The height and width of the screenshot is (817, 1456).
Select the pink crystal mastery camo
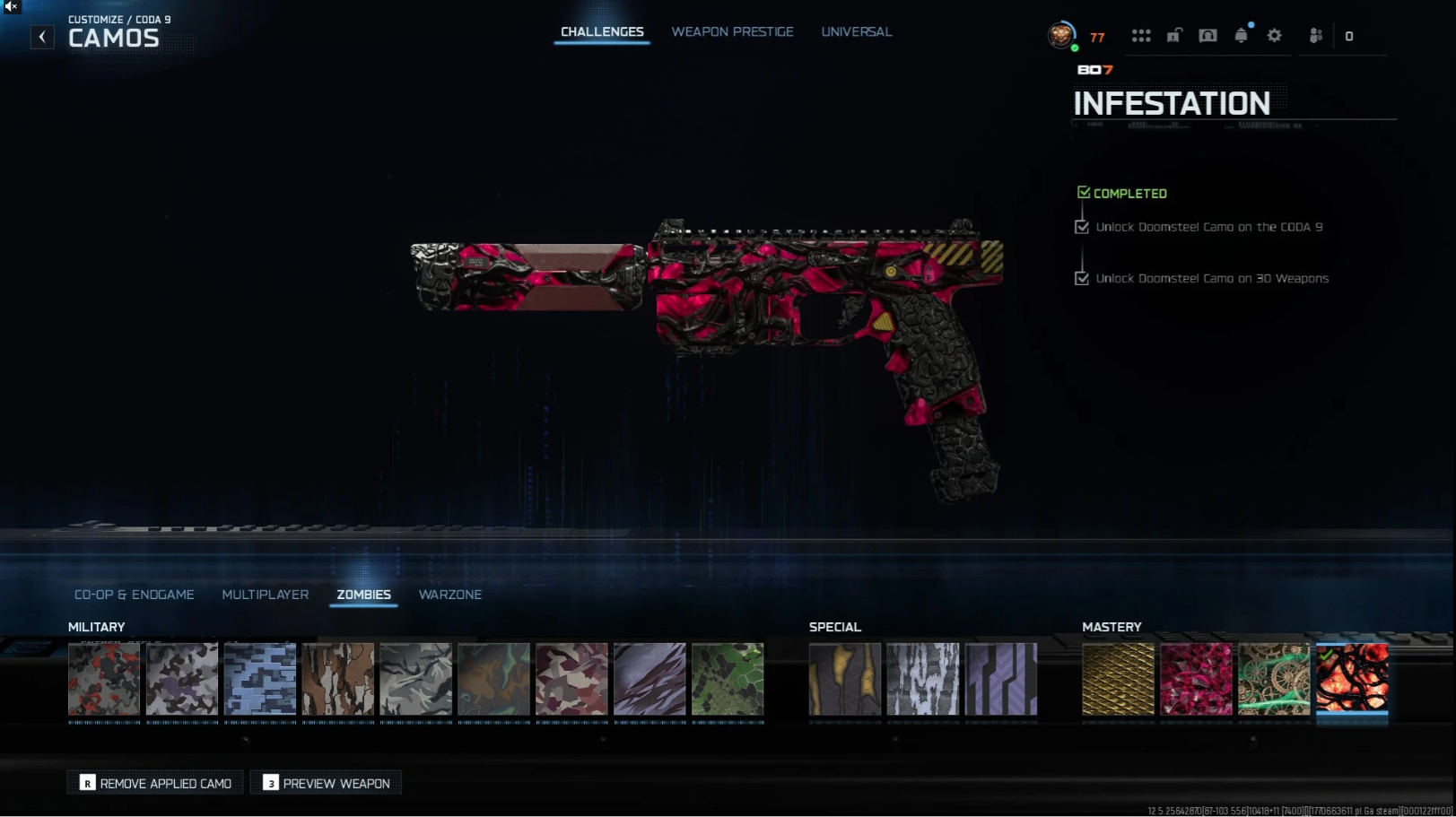1196,679
